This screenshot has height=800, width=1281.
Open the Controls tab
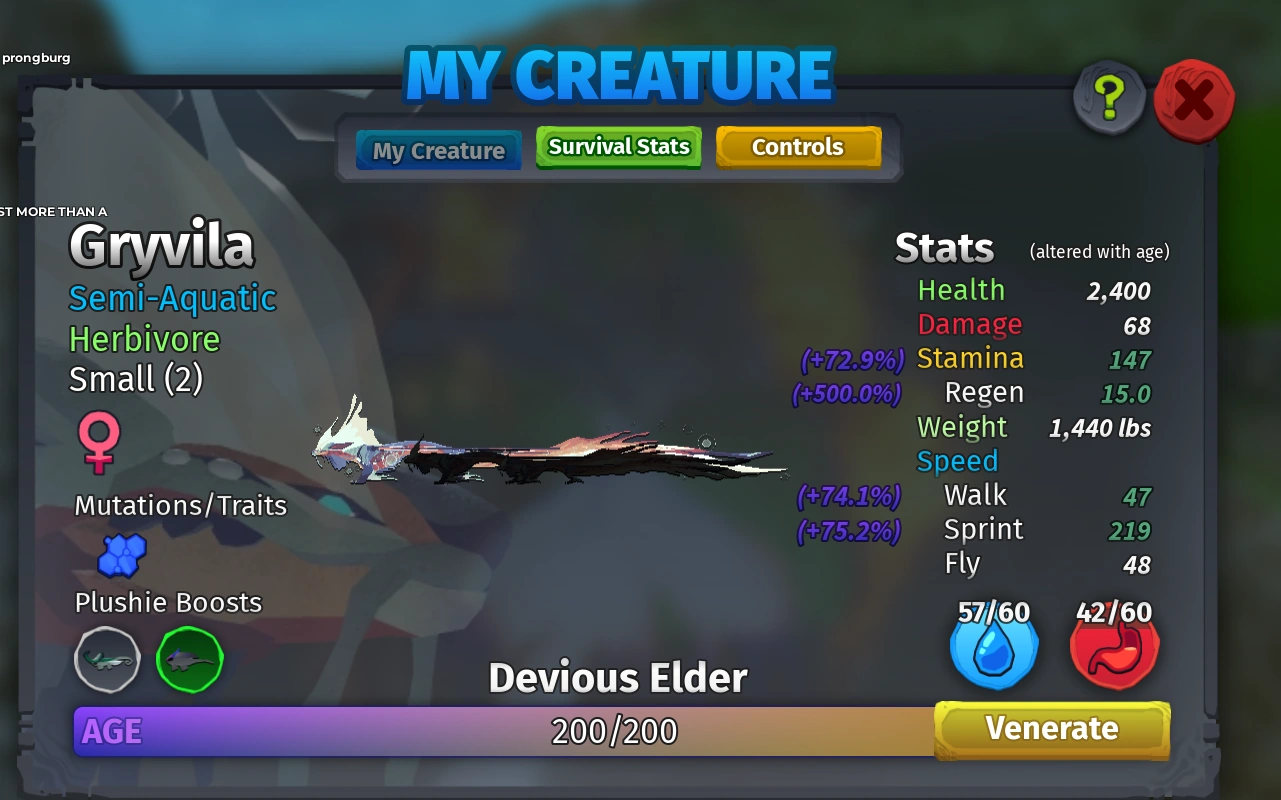tap(798, 146)
